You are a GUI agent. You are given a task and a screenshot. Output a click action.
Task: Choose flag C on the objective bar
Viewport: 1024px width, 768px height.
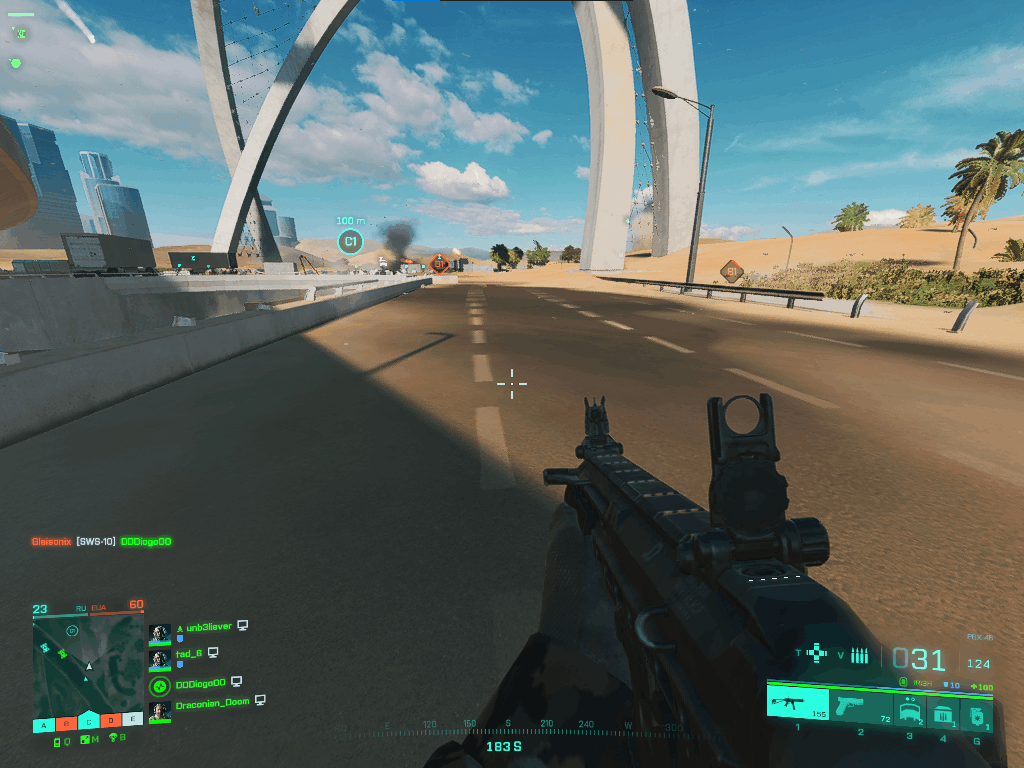[89, 722]
